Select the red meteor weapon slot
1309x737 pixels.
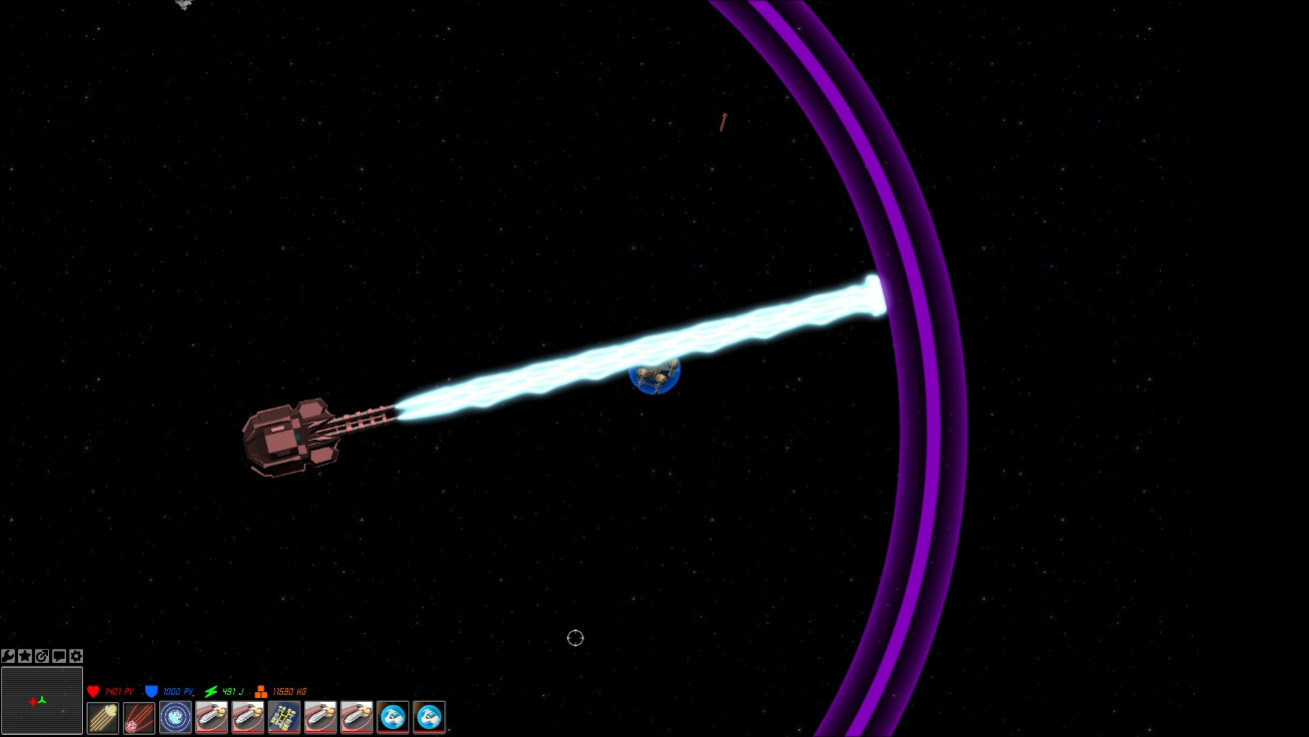pos(139,717)
